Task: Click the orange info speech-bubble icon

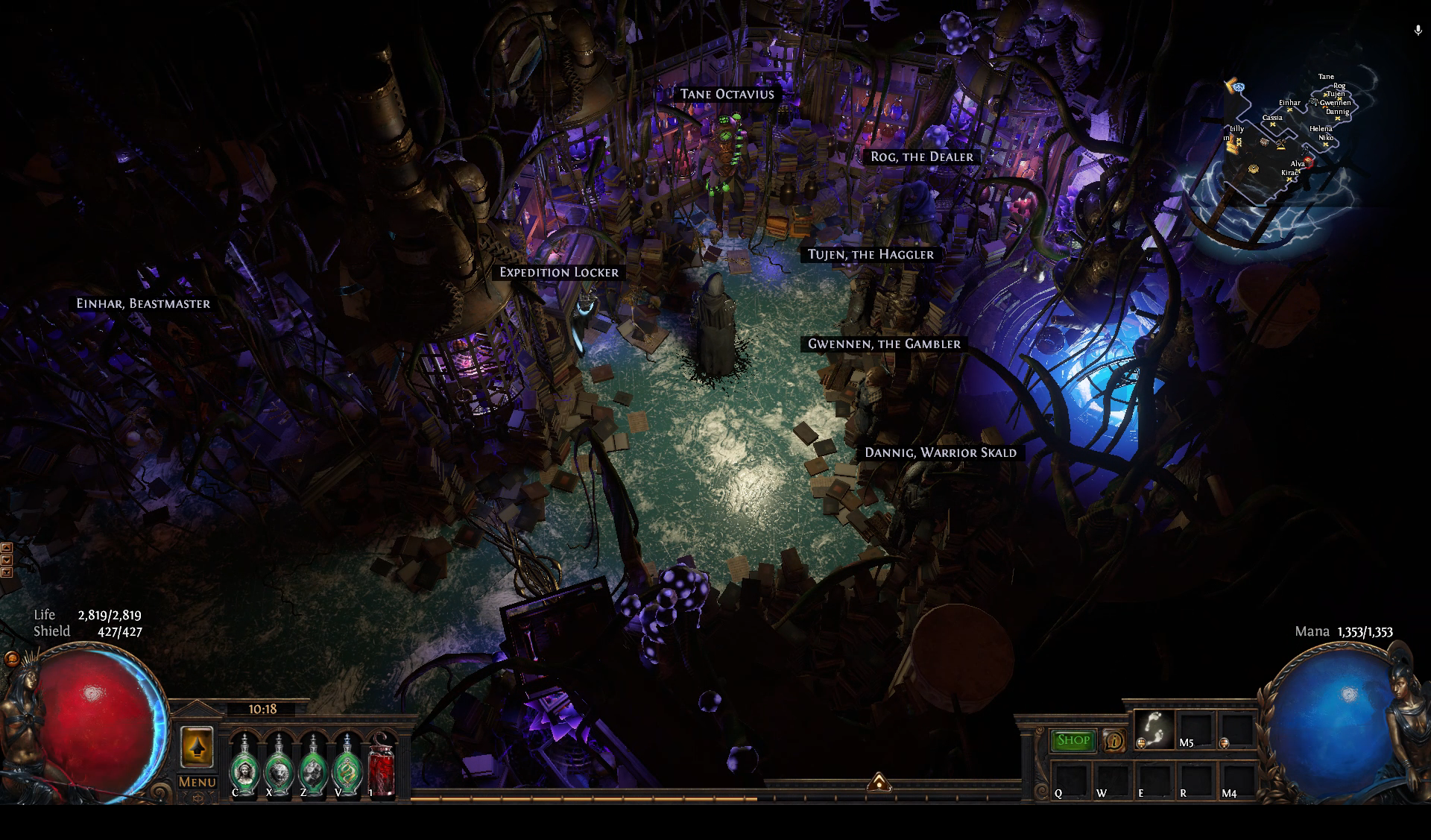Action: (x=1114, y=740)
